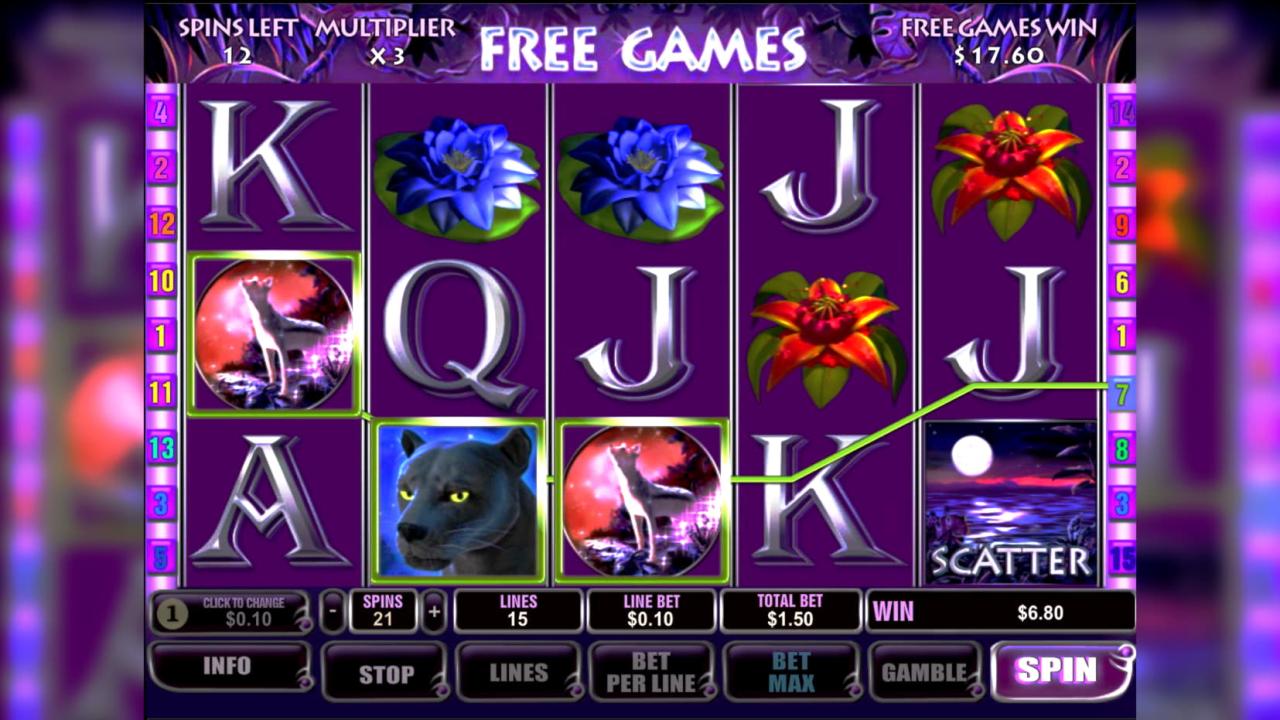Screen dimensions: 1280x720
Task: Open the BET PER LINE control
Action: pos(653,670)
